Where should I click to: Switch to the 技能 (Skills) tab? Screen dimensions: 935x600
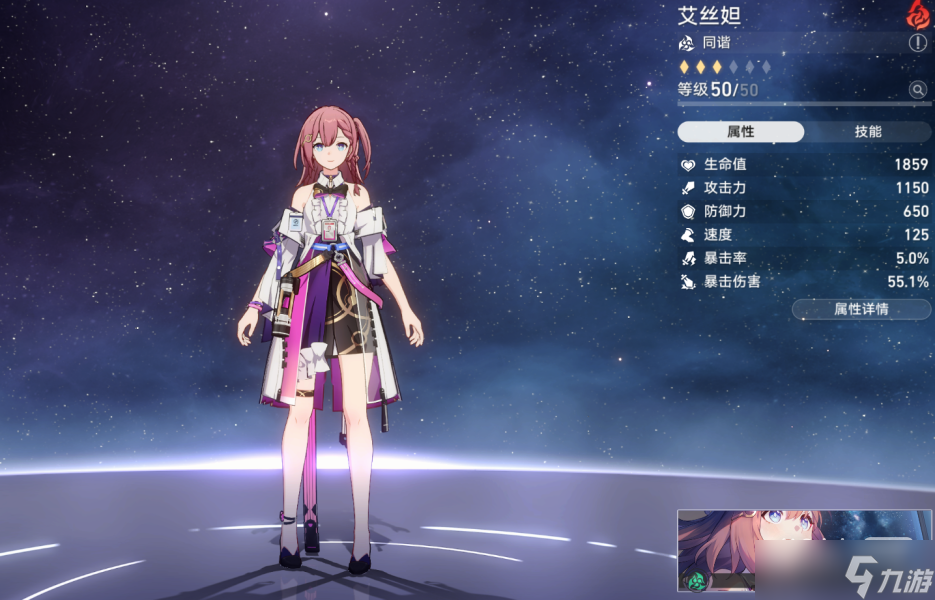point(867,132)
